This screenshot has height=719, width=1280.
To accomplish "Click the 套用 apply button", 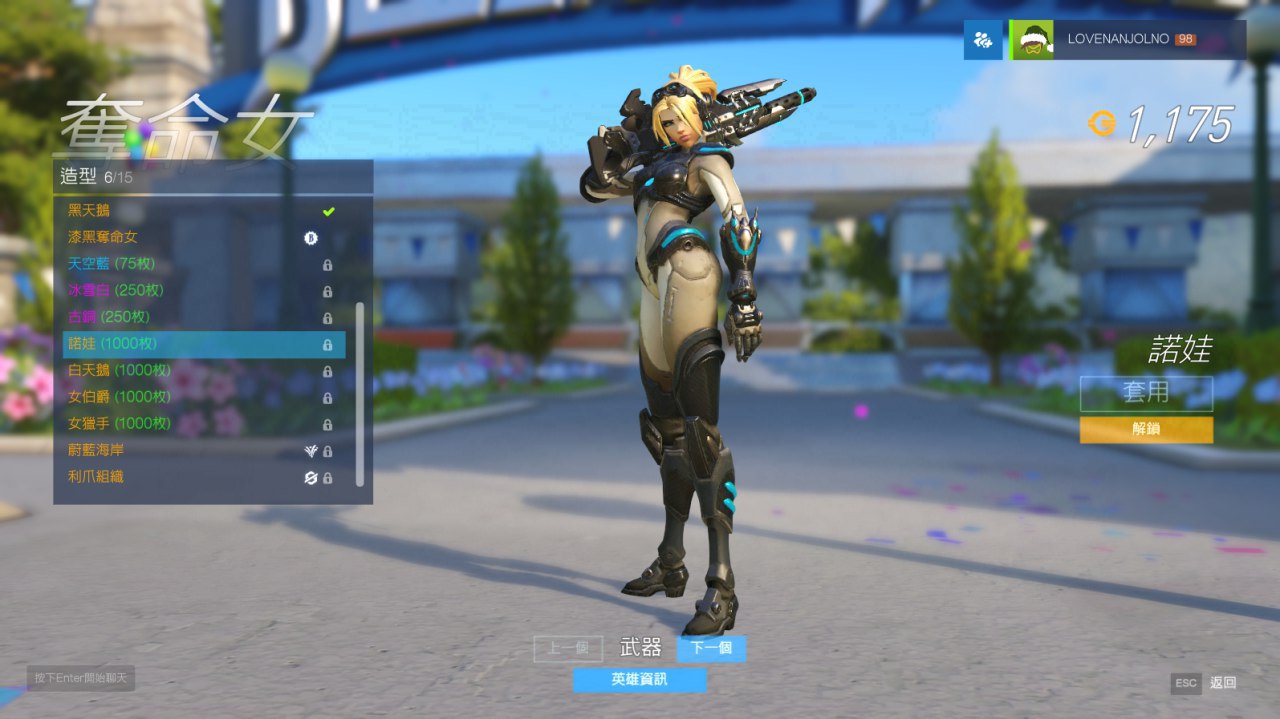I will (x=1146, y=393).
